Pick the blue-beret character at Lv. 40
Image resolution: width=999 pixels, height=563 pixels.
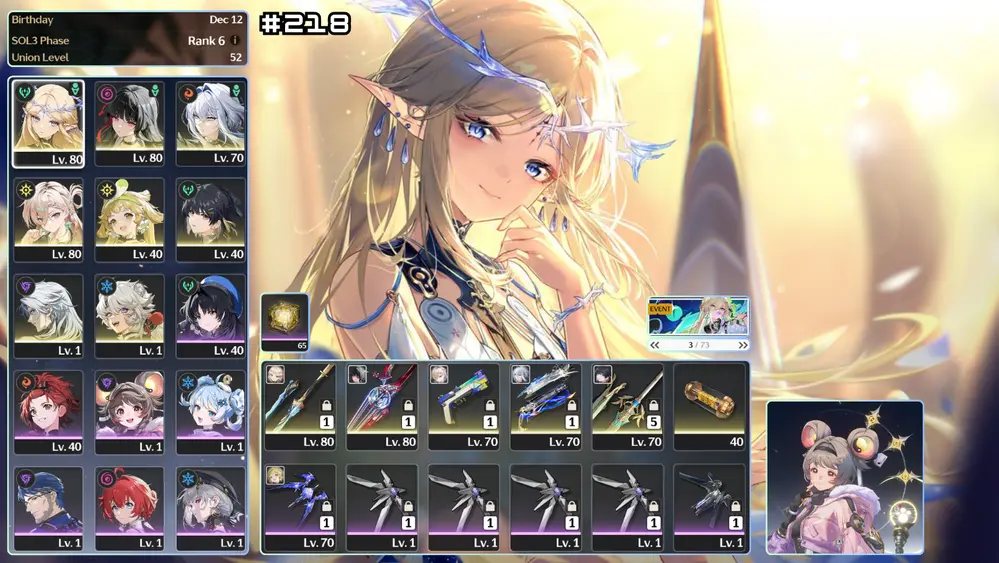pos(211,316)
